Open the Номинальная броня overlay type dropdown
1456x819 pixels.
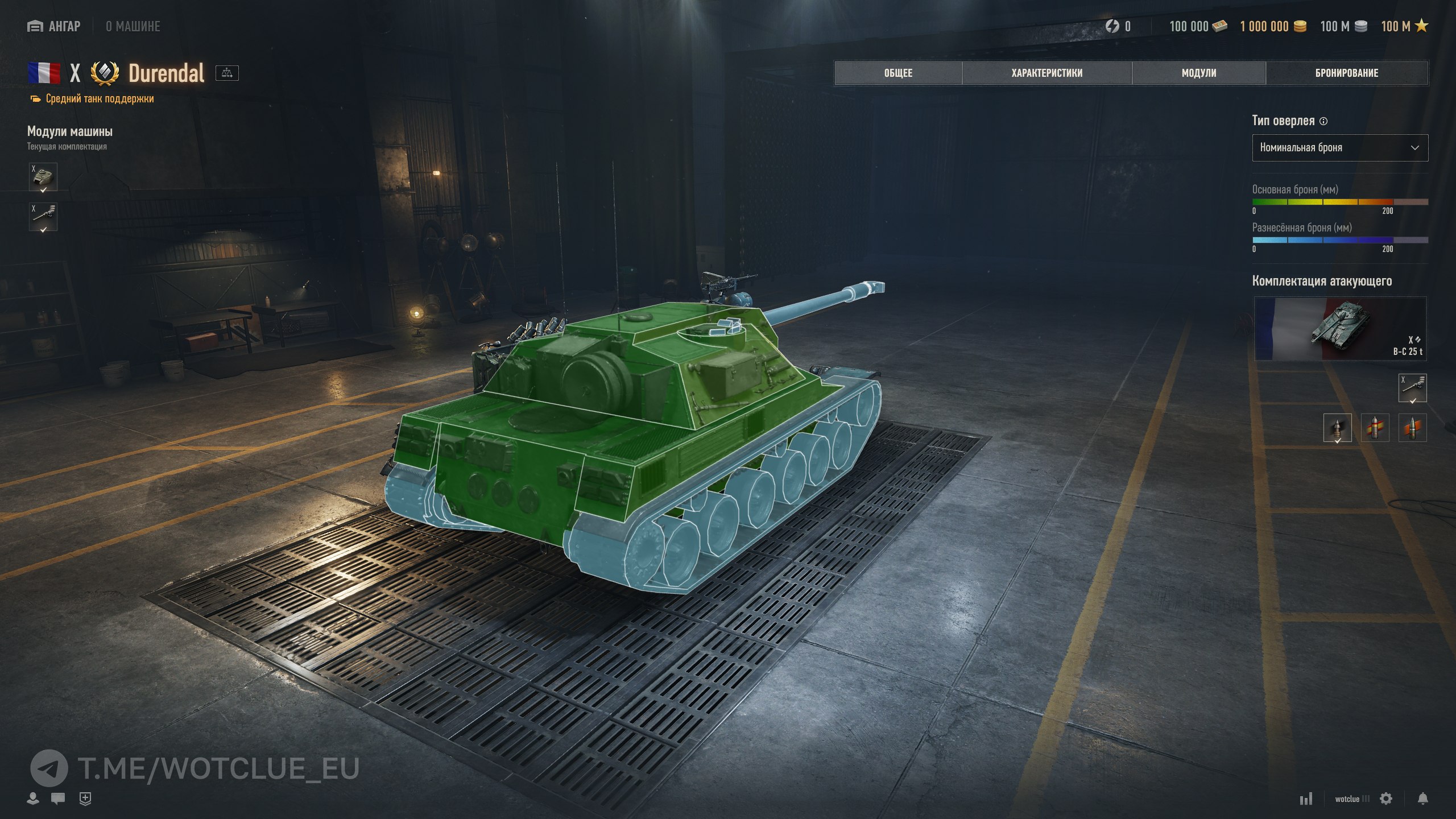pyautogui.click(x=1339, y=148)
